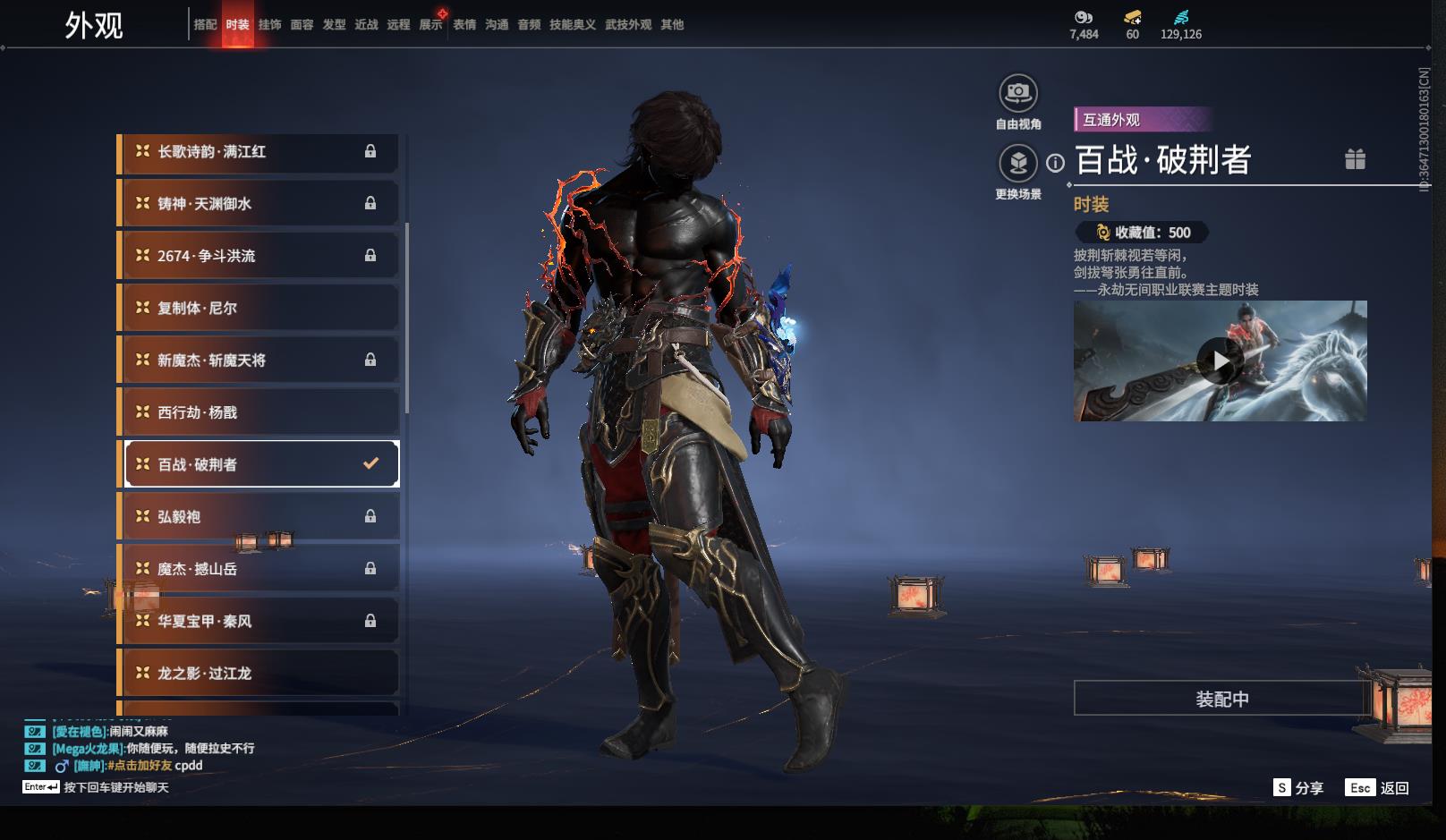Click the 分享 share button
The width and height of the screenshot is (1446, 840).
point(1298,788)
